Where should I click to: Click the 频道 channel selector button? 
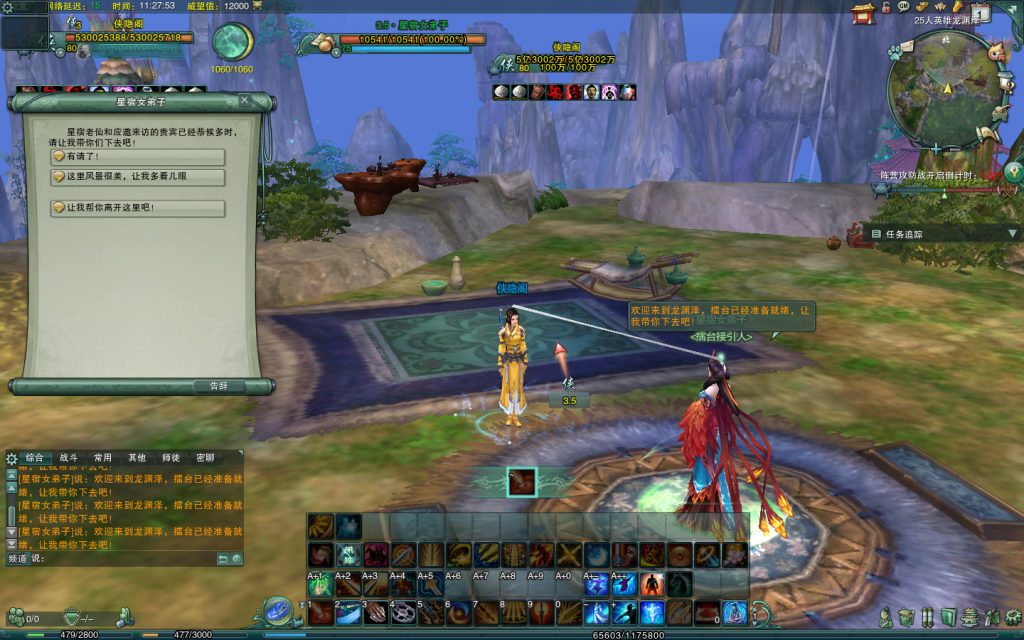pos(17,558)
